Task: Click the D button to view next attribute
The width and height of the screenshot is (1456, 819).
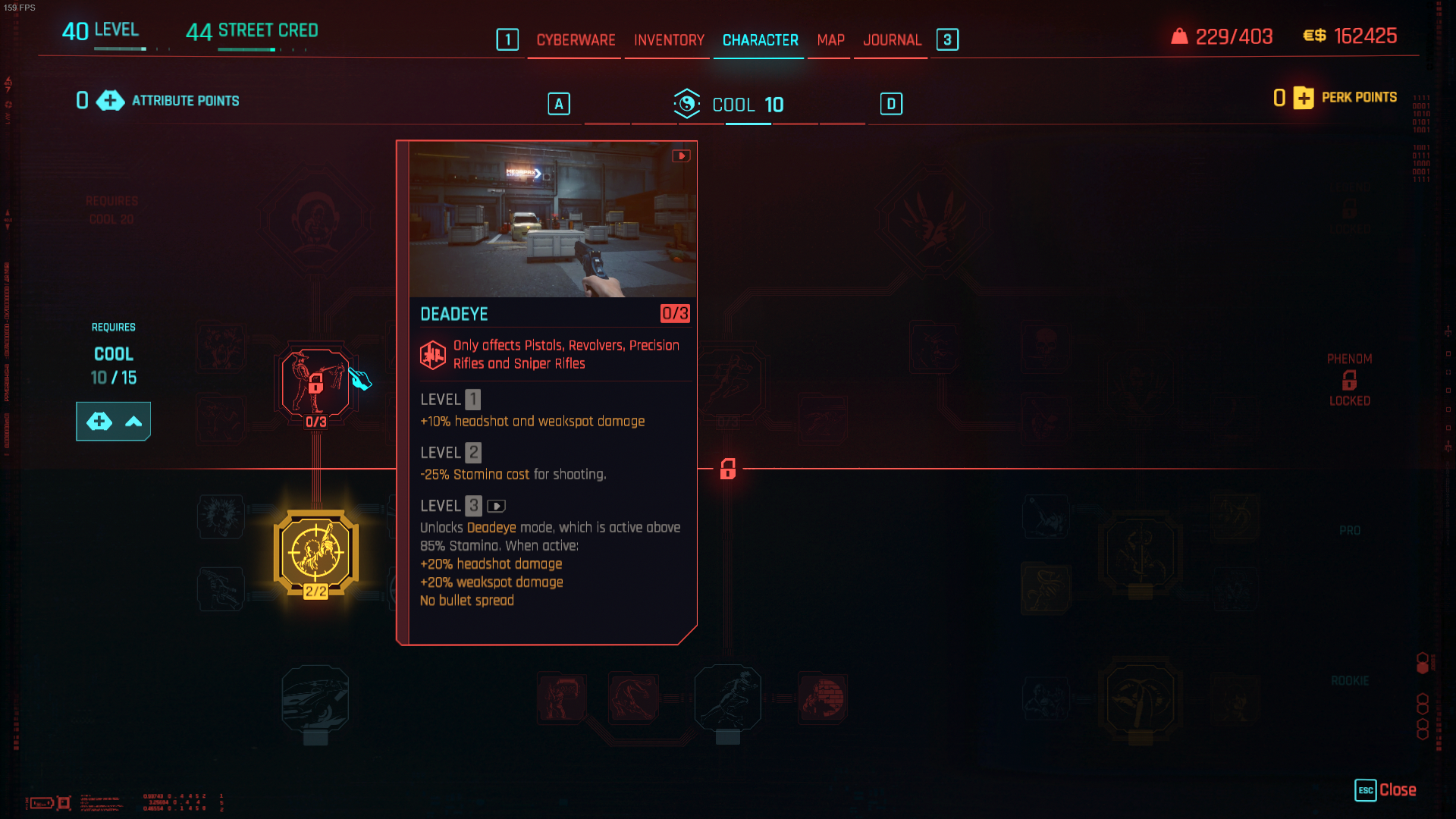Action: 891,104
